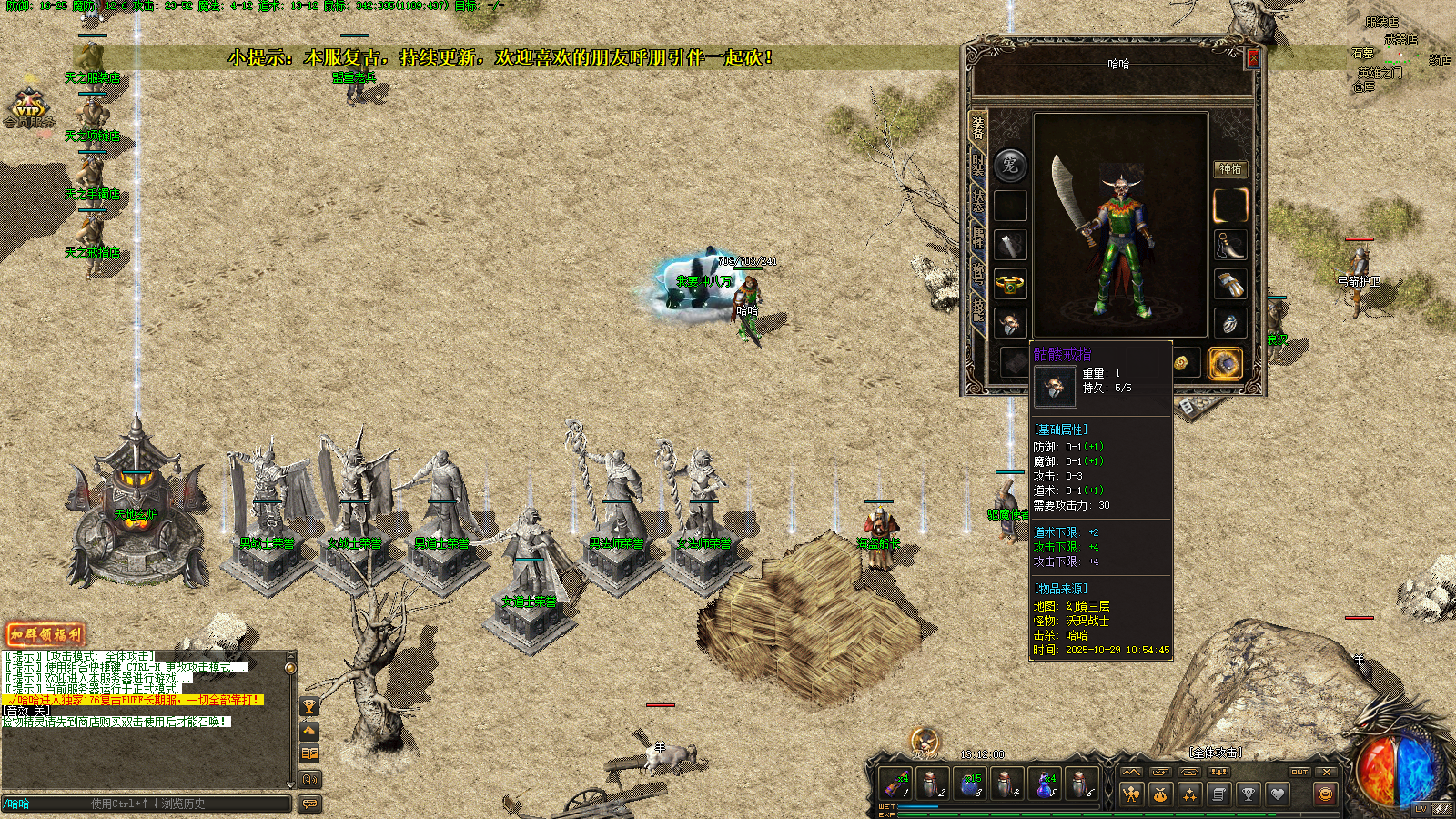
Task: Click the glowing gold-framed gem slot
Action: [x=1225, y=363]
